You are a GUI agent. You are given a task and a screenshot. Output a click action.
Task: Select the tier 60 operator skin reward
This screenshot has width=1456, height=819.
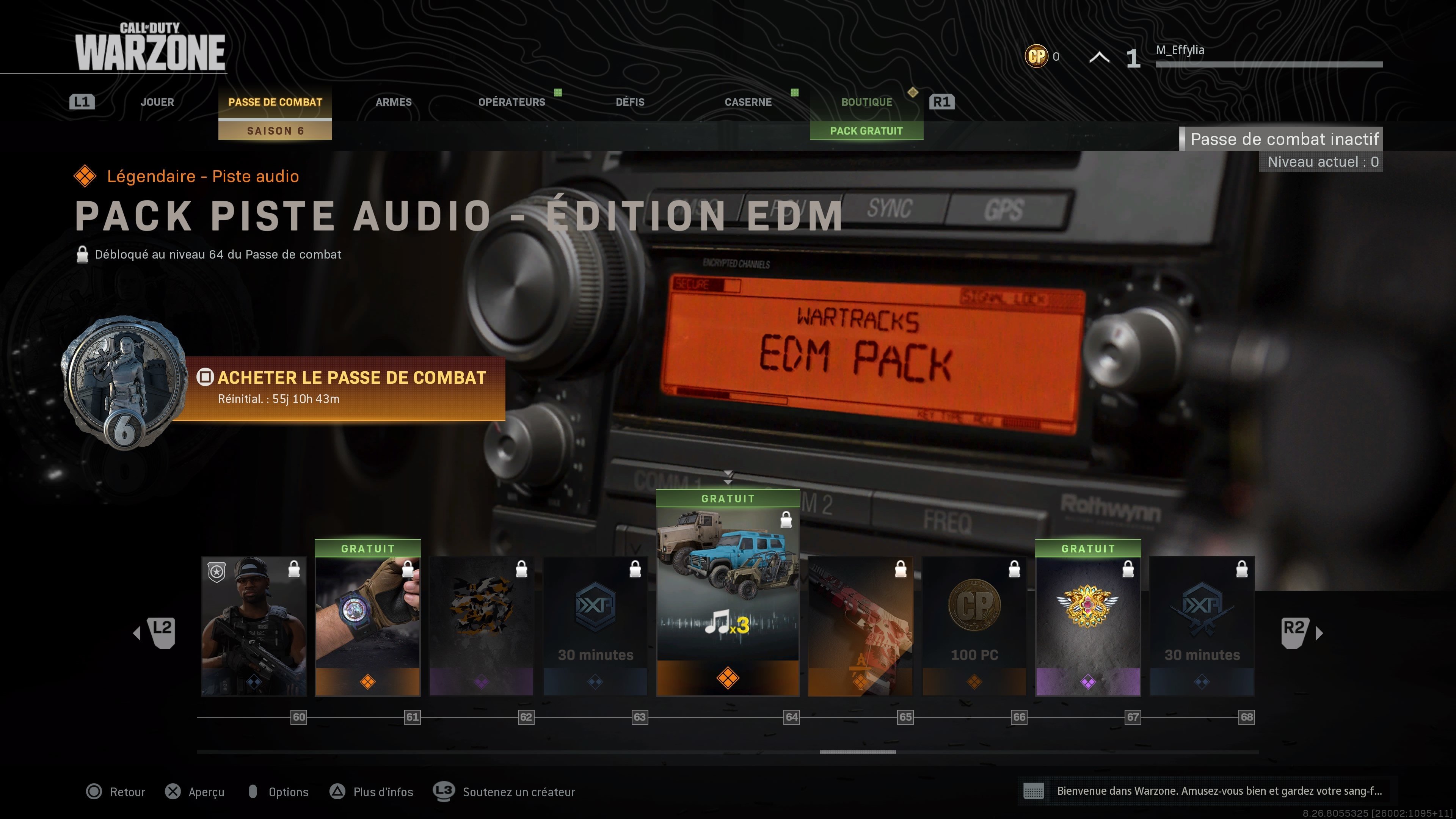click(x=254, y=626)
